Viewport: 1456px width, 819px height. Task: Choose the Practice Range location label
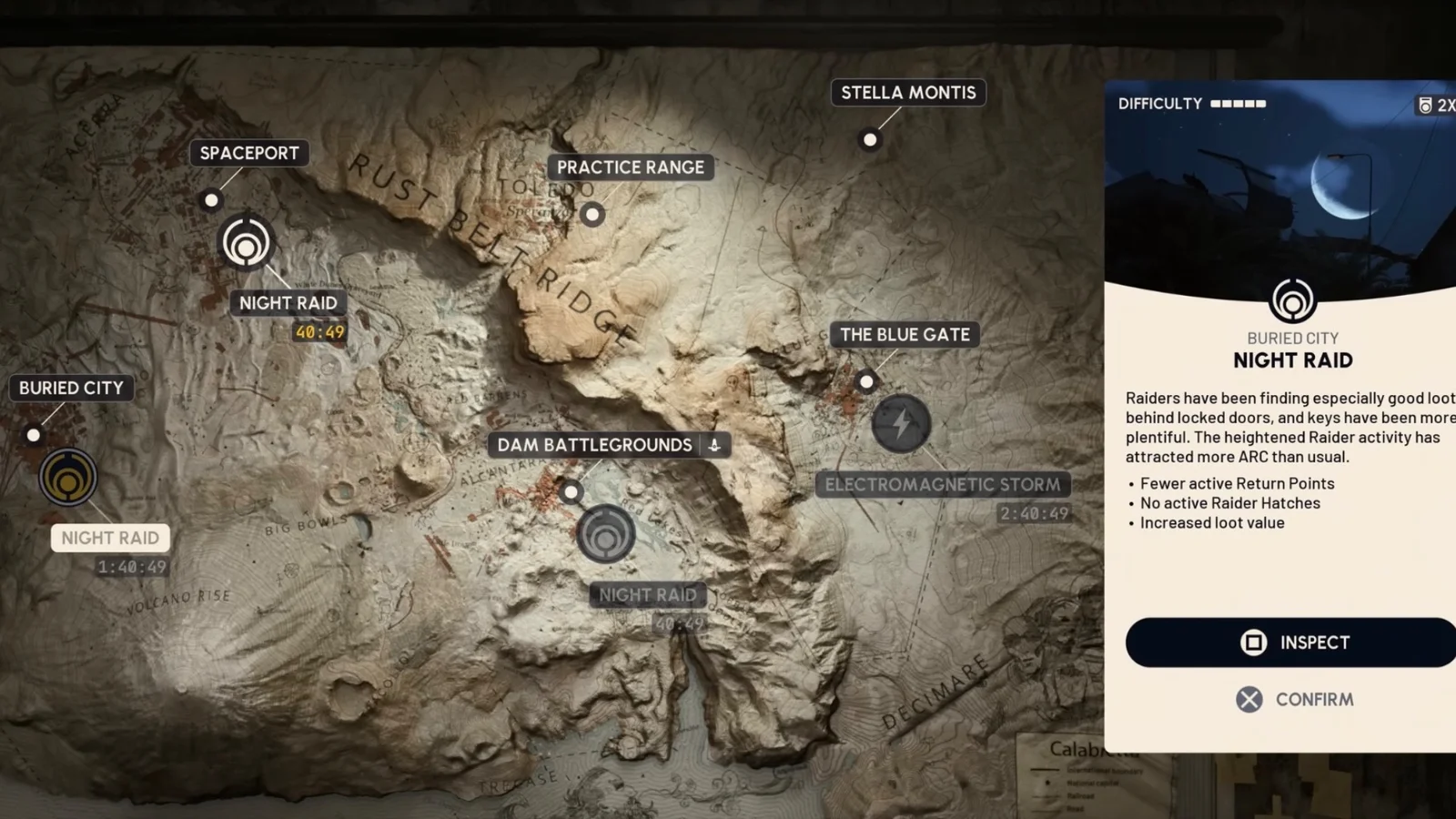[630, 167]
